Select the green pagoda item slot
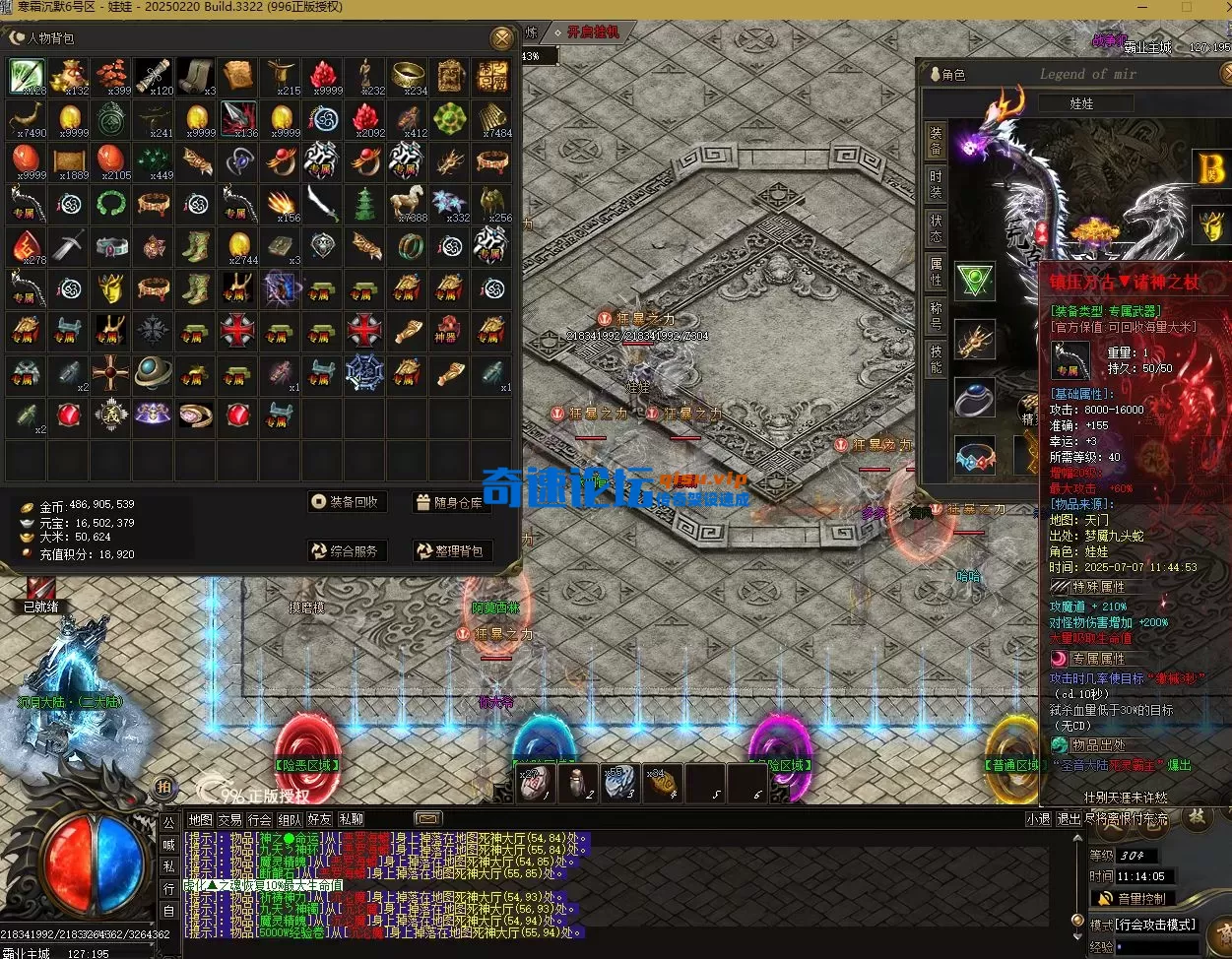Screen dimensions: 1232x959 click(x=364, y=204)
